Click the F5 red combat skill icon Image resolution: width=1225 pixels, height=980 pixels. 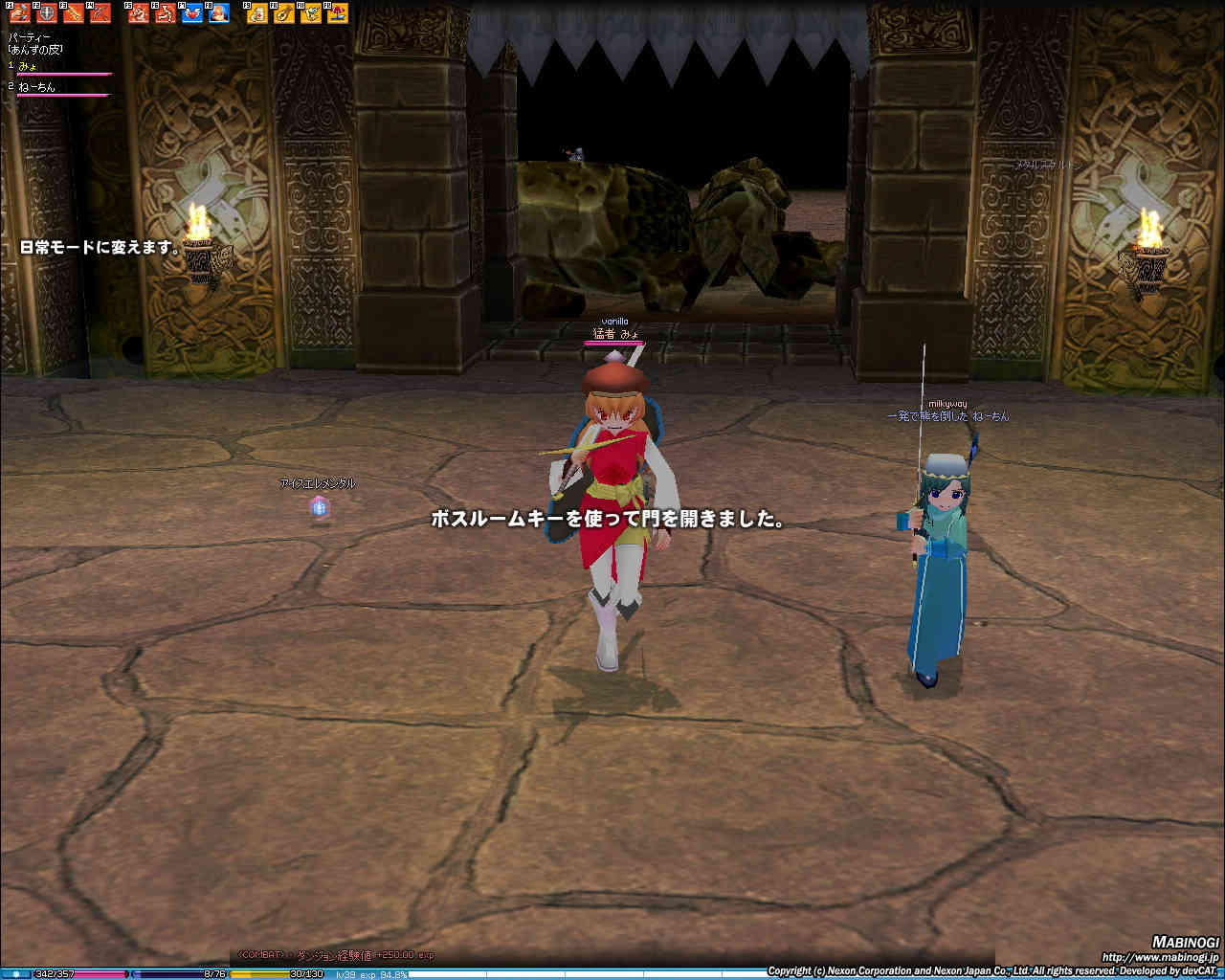click(x=139, y=13)
